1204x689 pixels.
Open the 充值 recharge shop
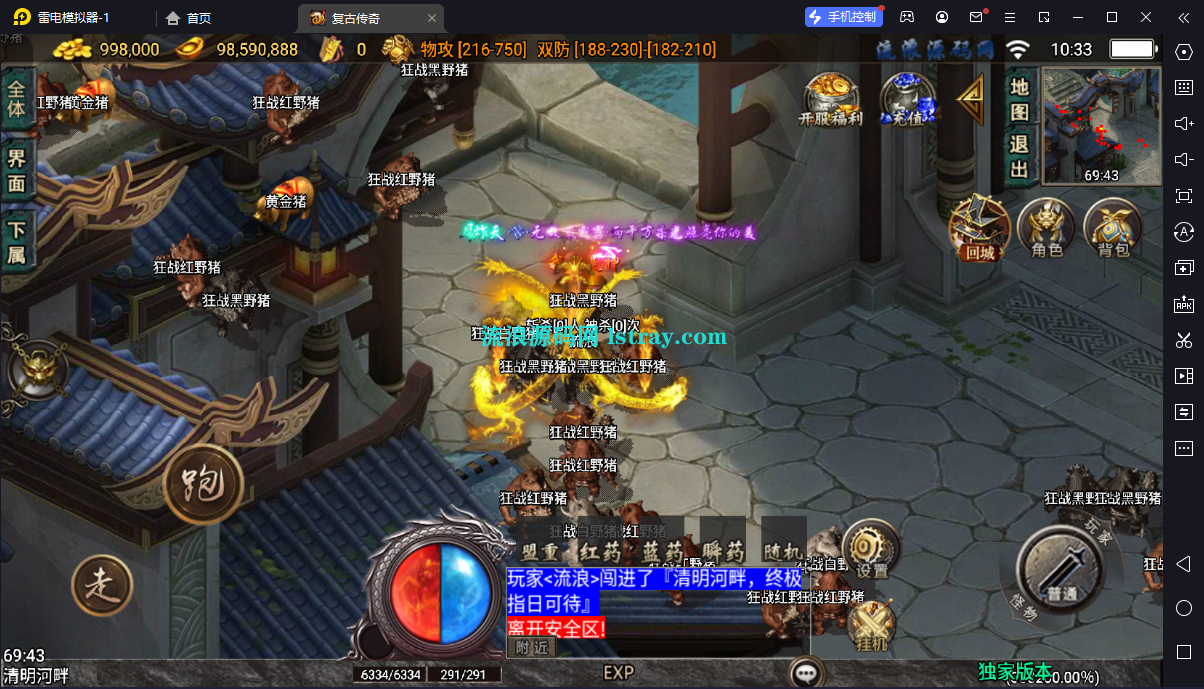tap(907, 98)
